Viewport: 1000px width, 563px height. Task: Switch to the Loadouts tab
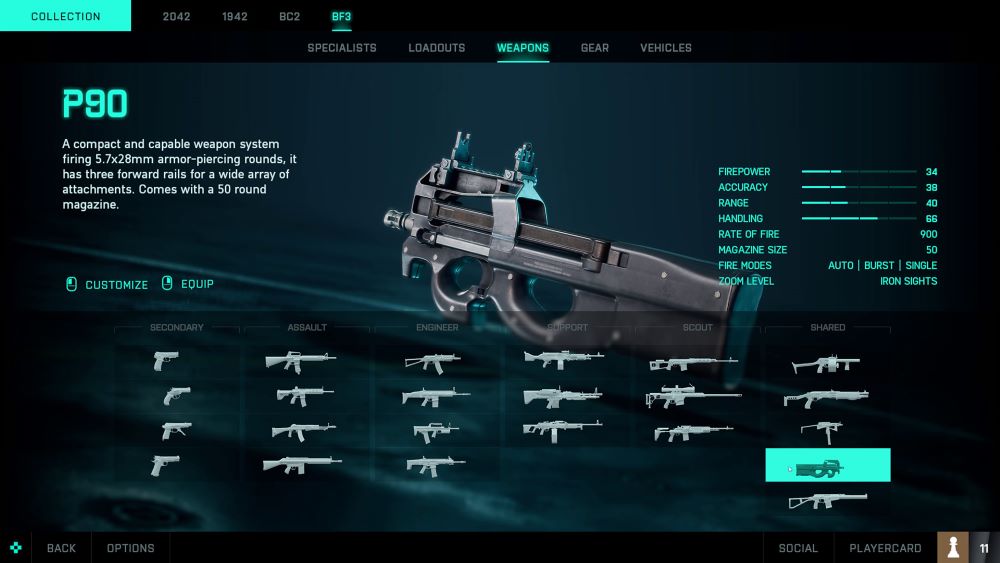point(437,48)
